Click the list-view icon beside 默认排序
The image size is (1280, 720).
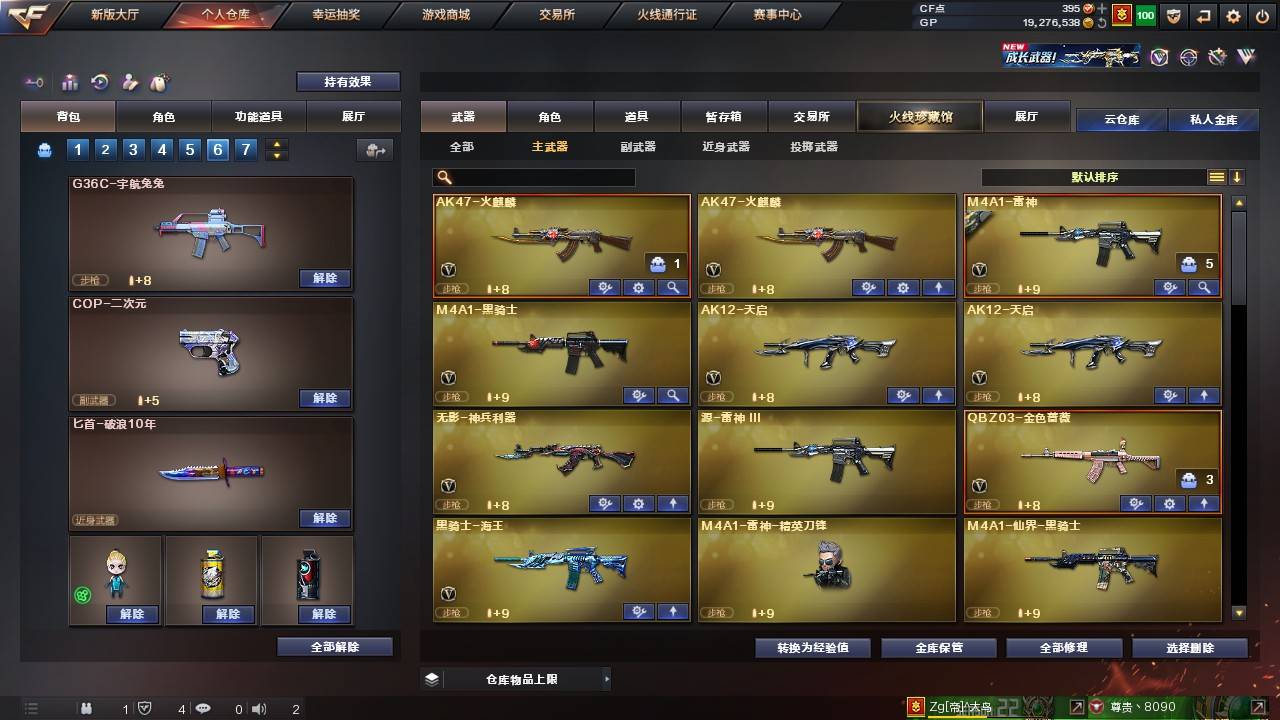click(1216, 177)
